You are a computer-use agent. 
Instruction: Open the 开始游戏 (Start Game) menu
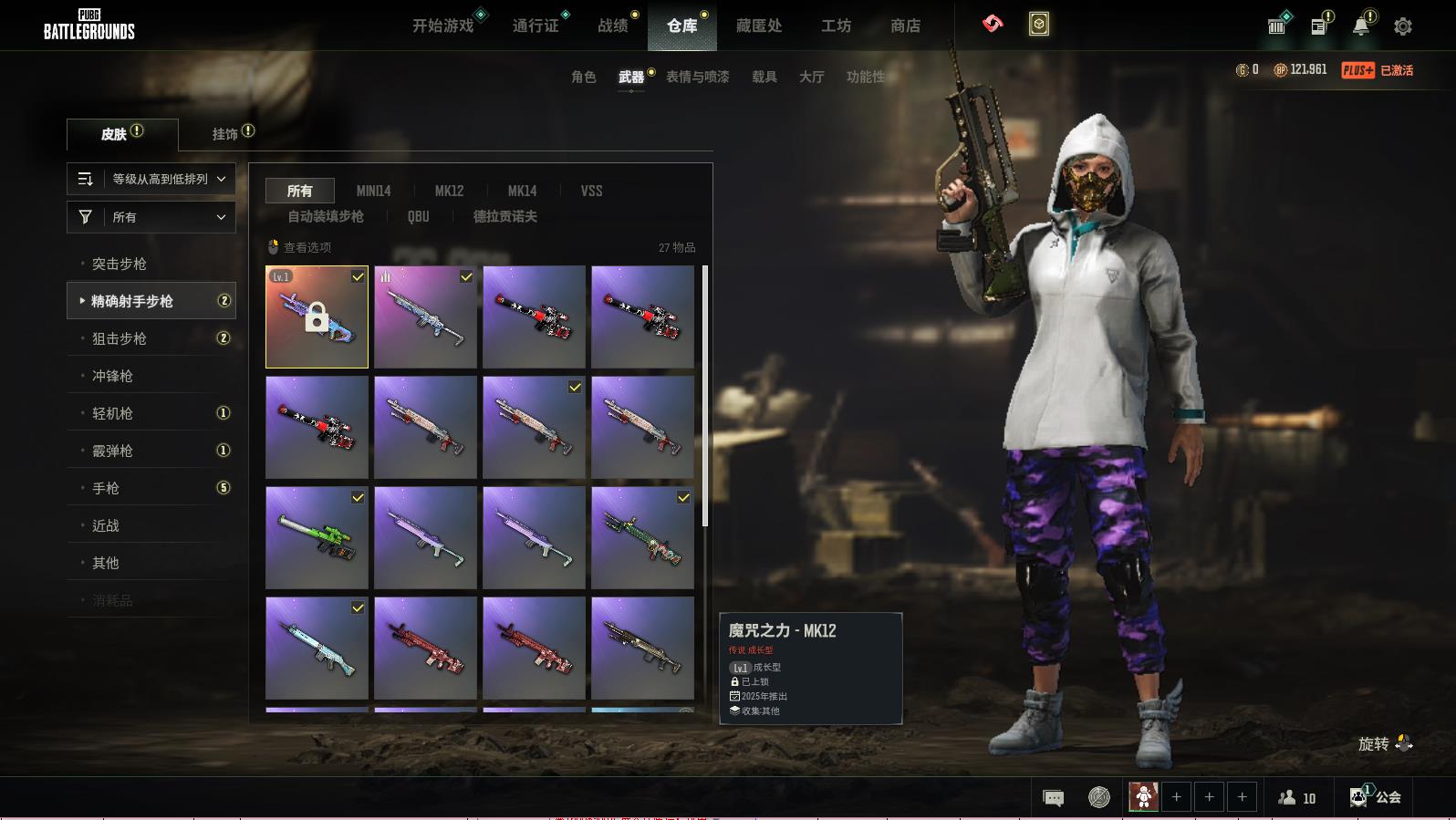[443, 26]
